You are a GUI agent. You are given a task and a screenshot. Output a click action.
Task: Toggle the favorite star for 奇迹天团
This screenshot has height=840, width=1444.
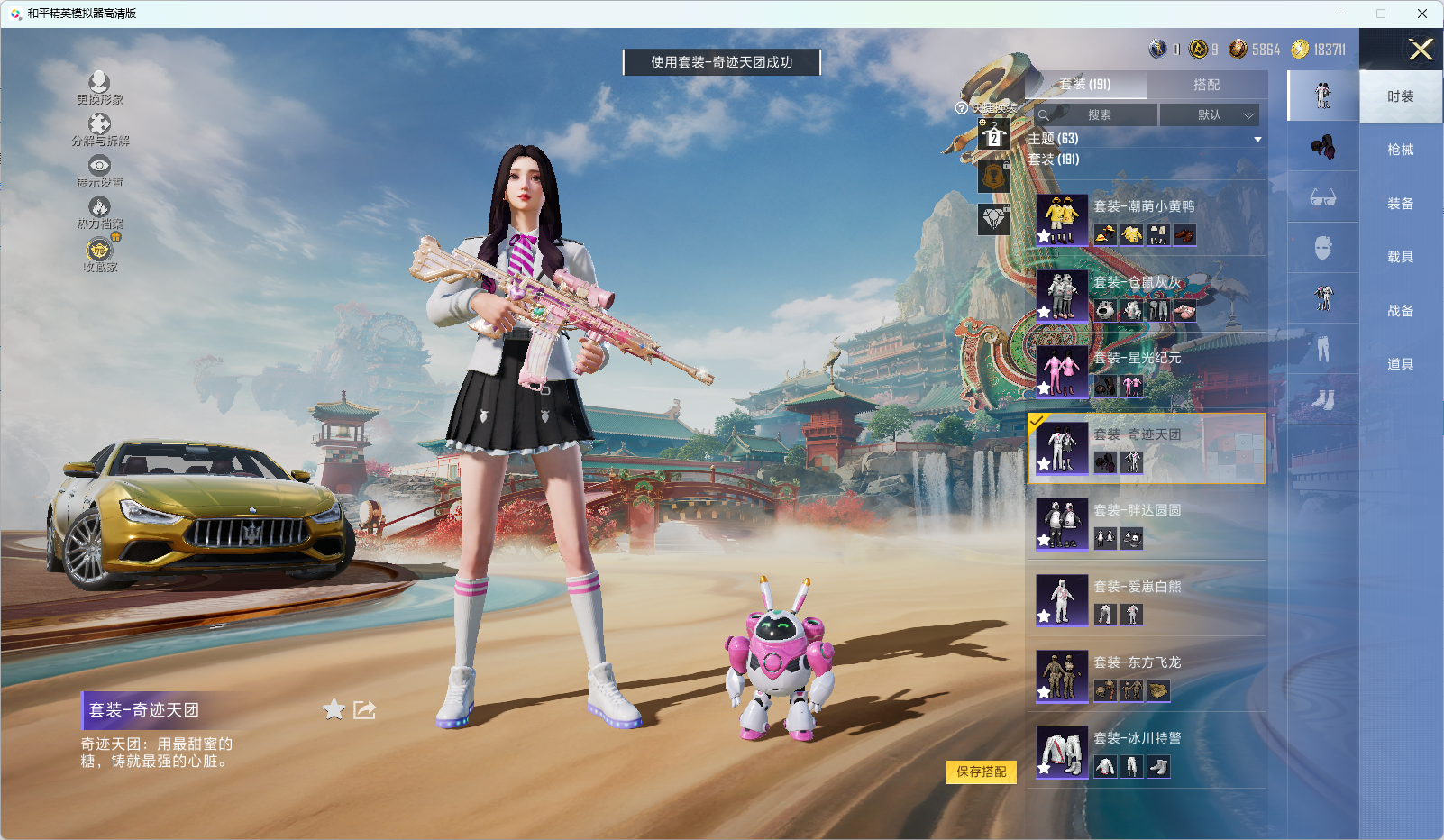(x=332, y=710)
